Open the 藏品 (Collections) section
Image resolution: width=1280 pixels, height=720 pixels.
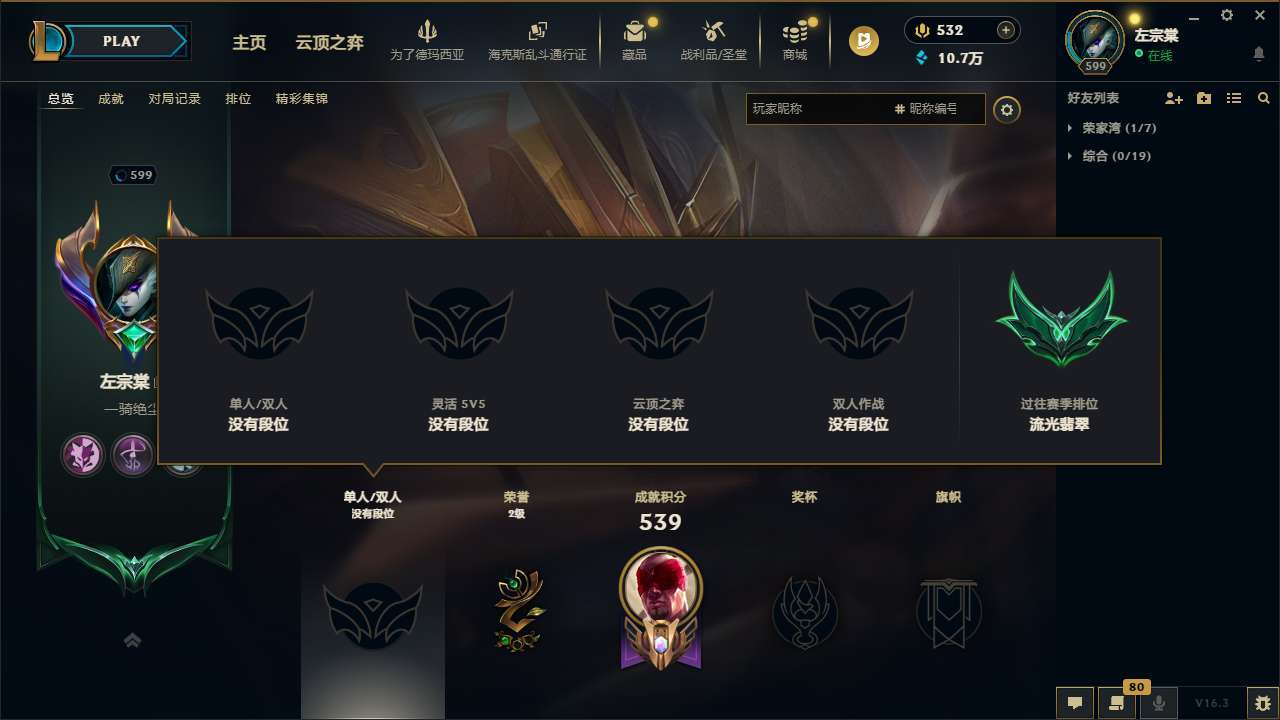click(634, 40)
